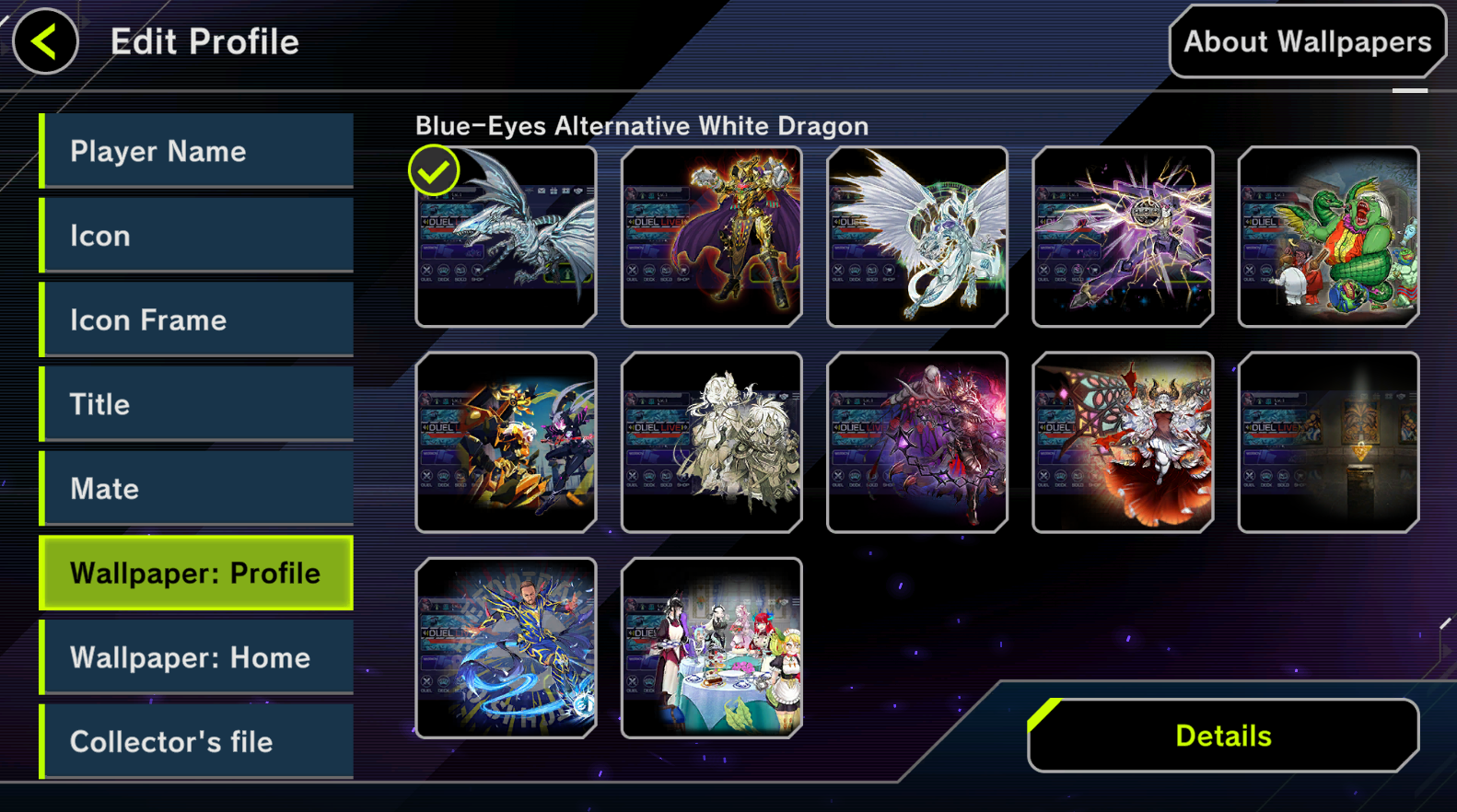Screen dimensions: 1457x812
Task: Pick the red butterfly-winged girl wallpaper
Action: (1123, 442)
